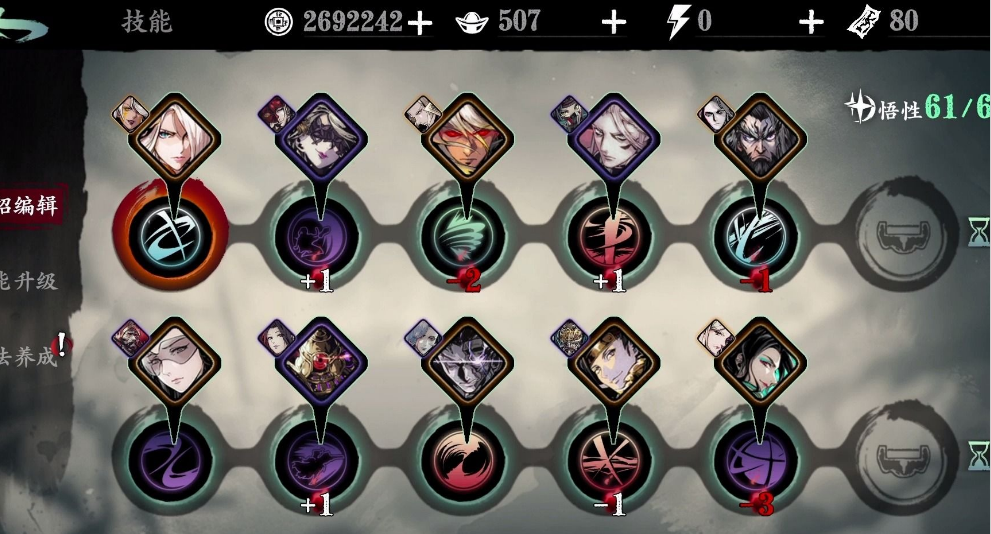Add more silver ingots with the plus button
Screen dimensions: 991x534
[614, 22]
